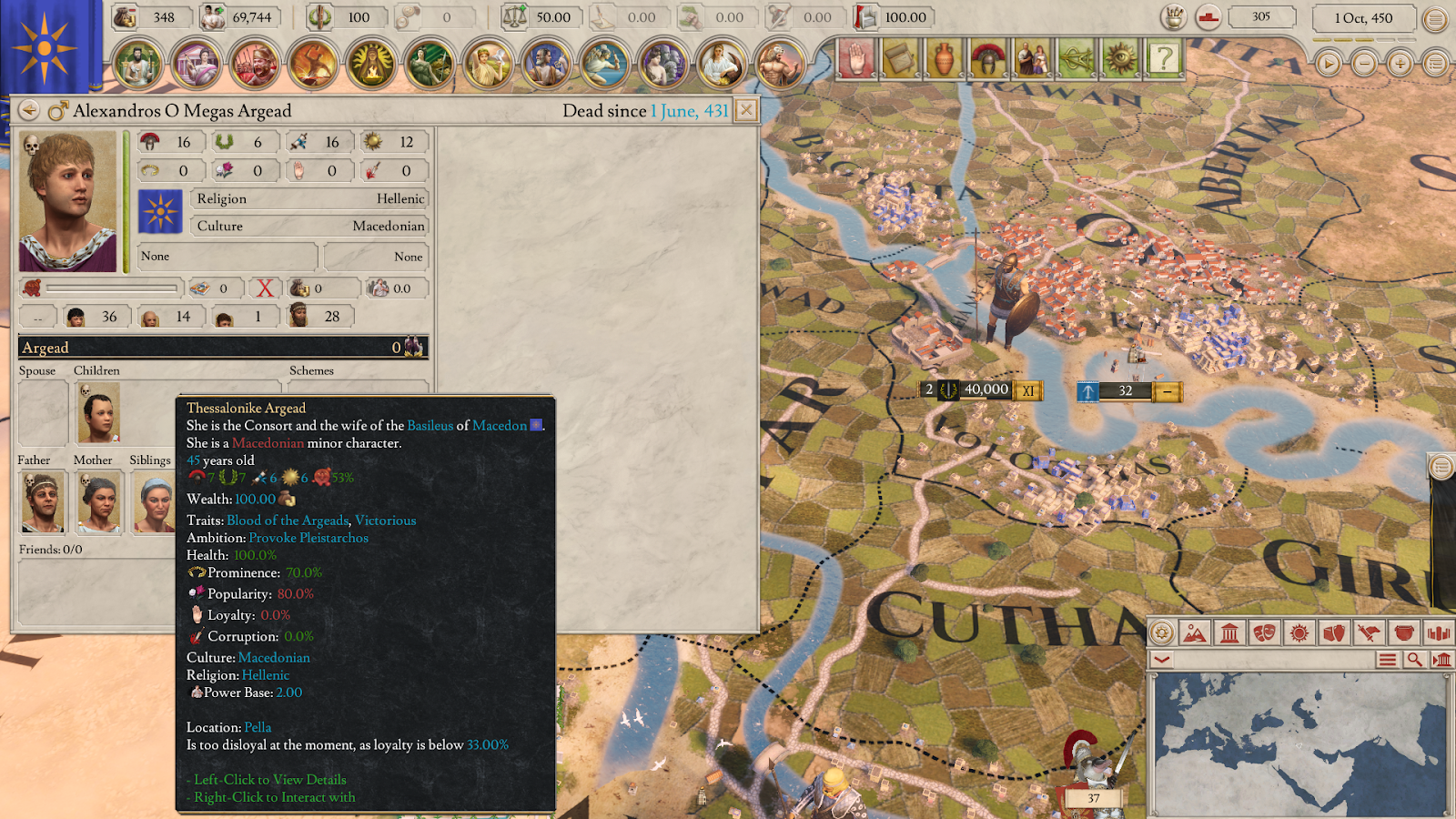
Task: Open the sun-eye religion tab
Action: point(1120,60)
